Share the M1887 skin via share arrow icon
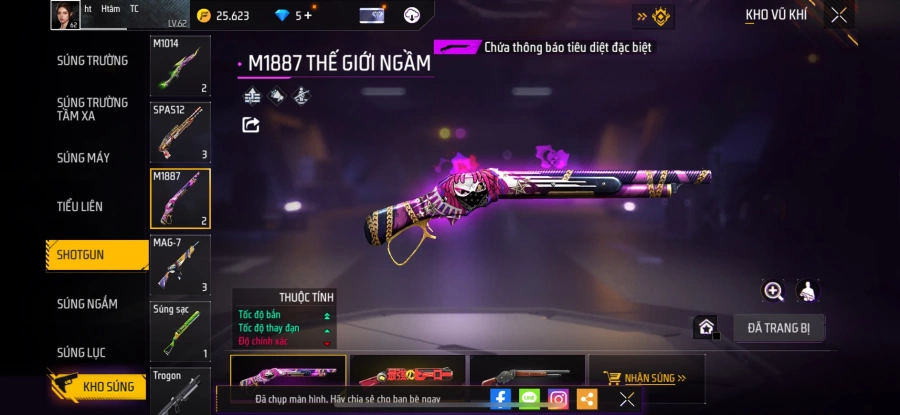Image resolution: width=900 pixels, height=415 pixels. pyautogui.click(x=251, y=125)
